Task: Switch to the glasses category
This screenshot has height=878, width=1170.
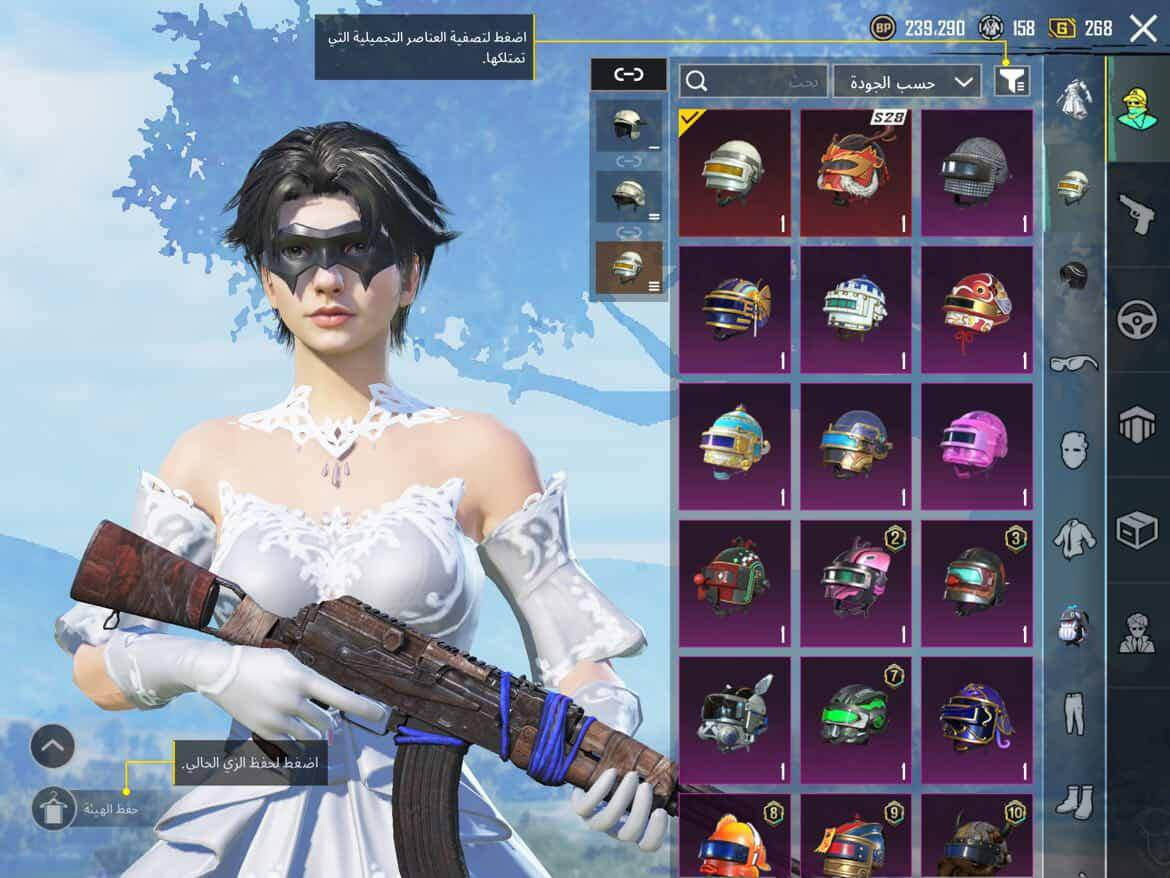Action: (1074, 362)
